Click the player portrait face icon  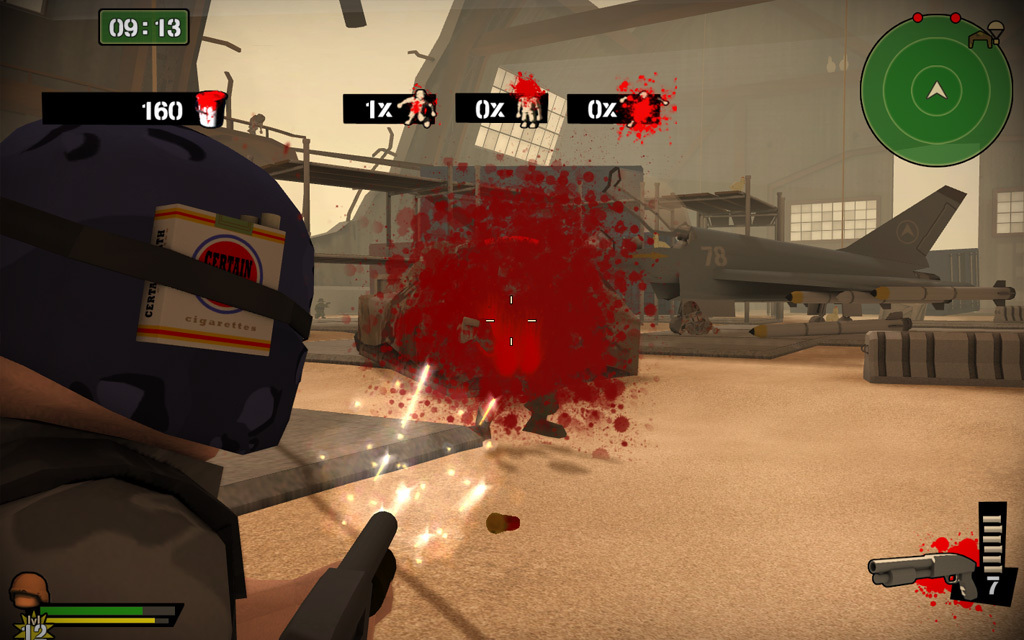29,592
